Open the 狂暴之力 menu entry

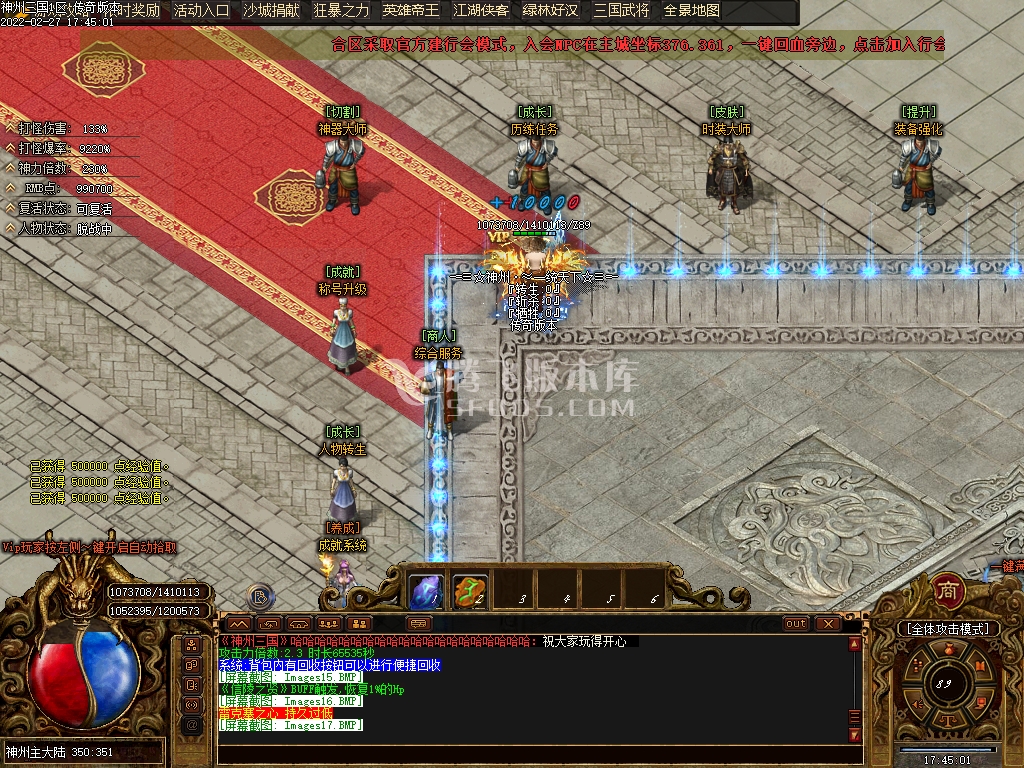pyautogui.click(x=341, y=11)
